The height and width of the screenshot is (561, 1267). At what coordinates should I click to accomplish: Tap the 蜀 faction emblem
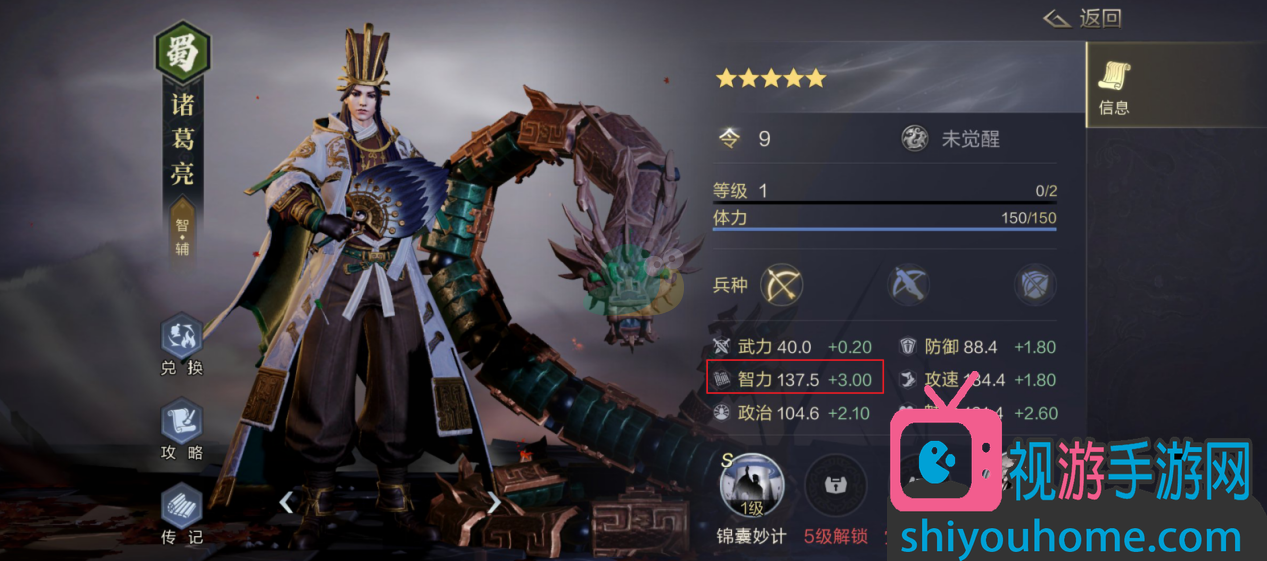(x=182, y=51)
